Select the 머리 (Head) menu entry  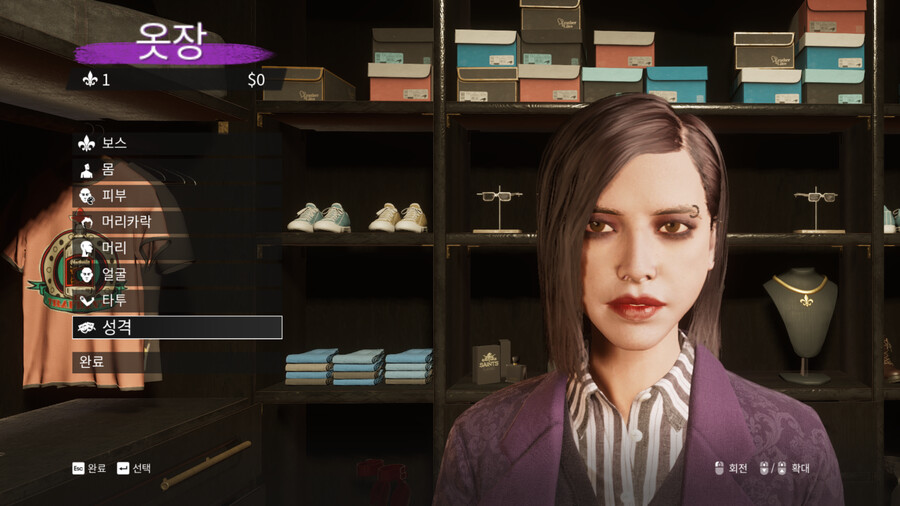[113, 247]
